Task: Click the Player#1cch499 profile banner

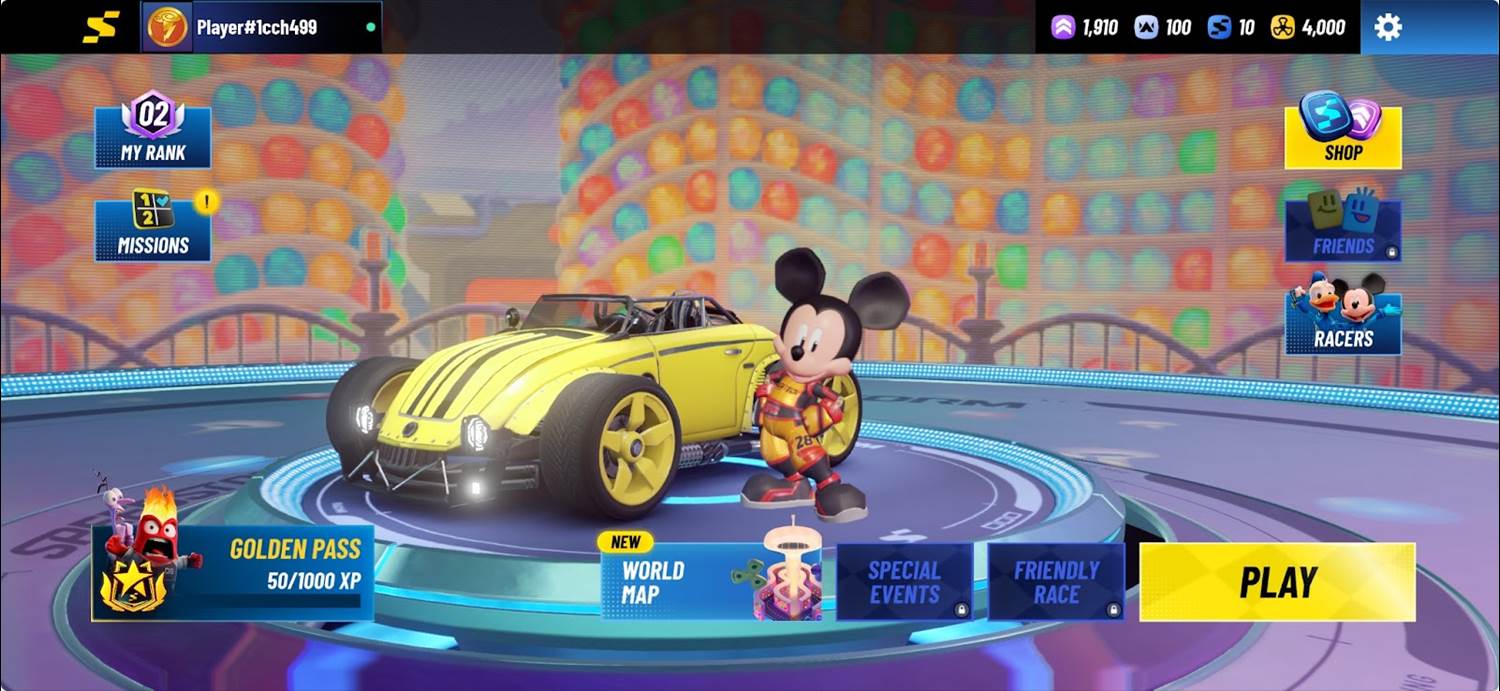Action: coord(261,27)
